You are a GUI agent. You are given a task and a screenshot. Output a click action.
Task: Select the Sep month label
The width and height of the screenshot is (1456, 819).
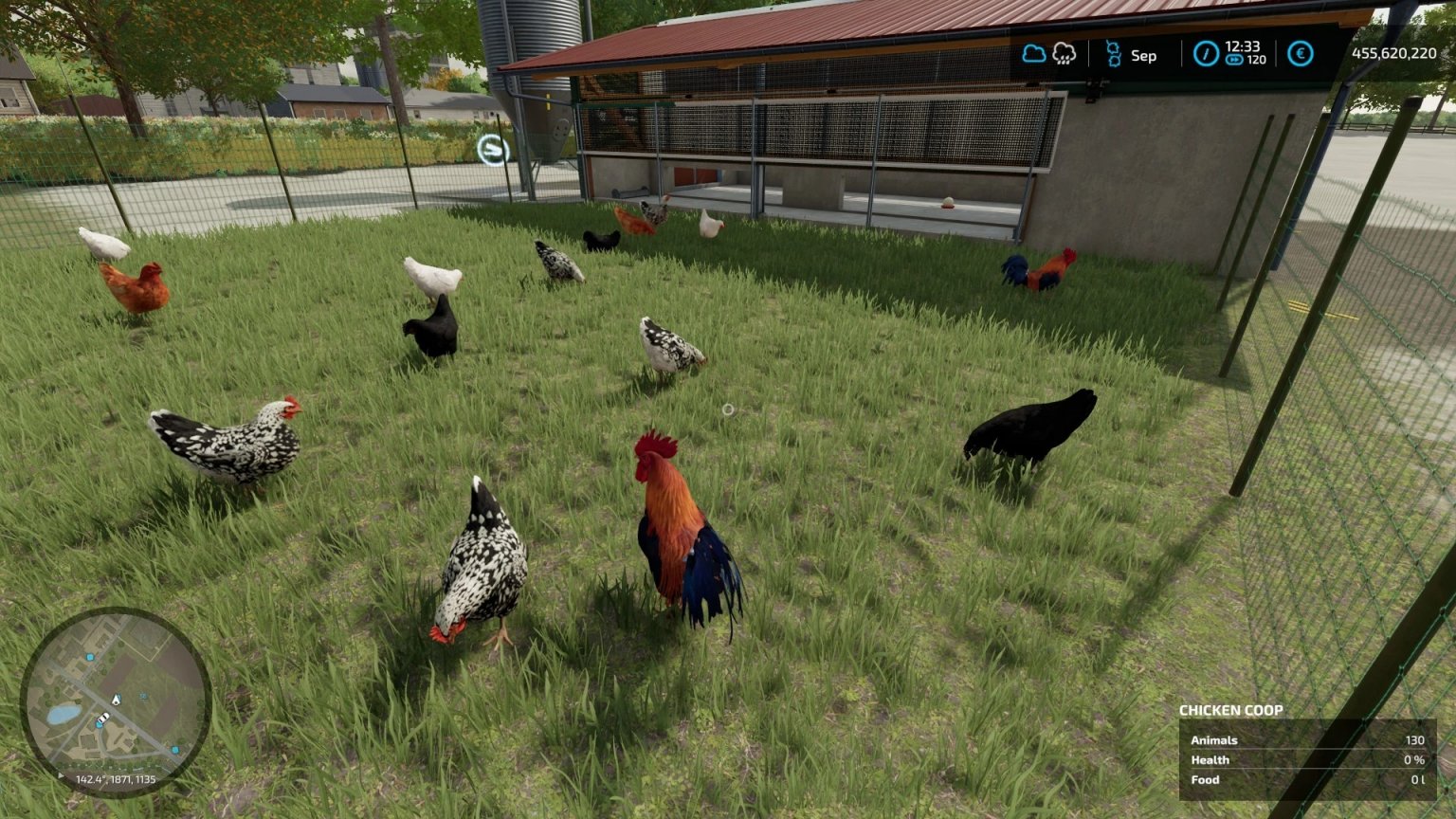pos(1143,56)
